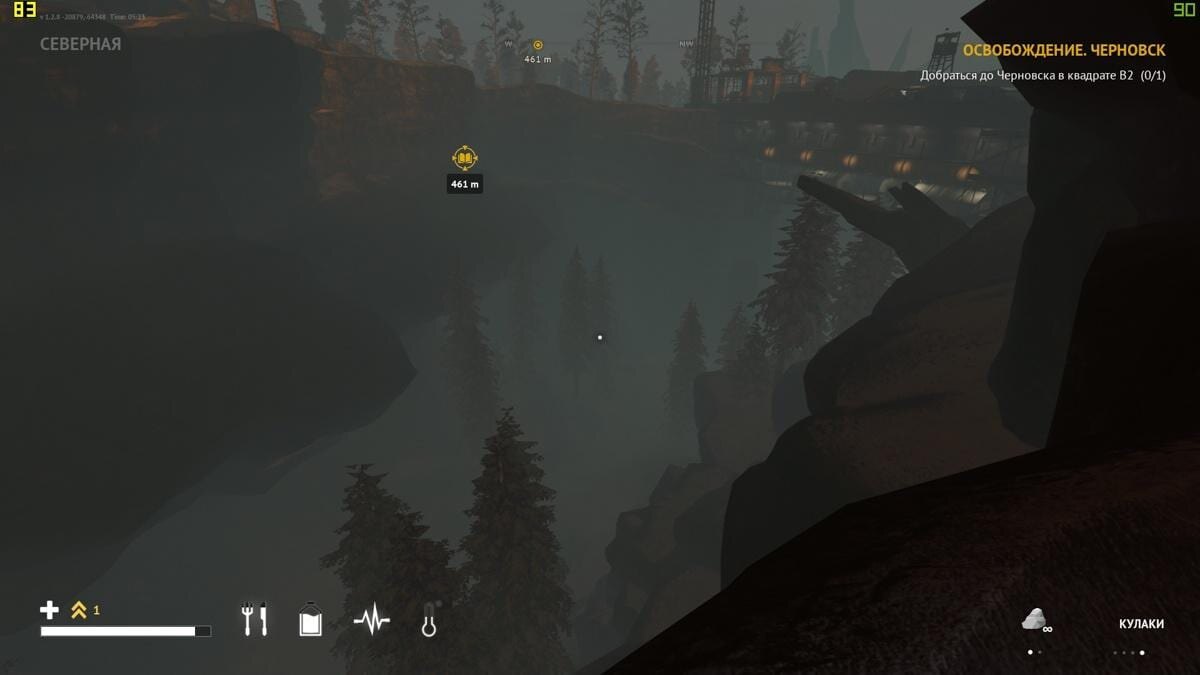Check the hunger fork and knife icon
1200x675 pixels.
click(255, 619)
